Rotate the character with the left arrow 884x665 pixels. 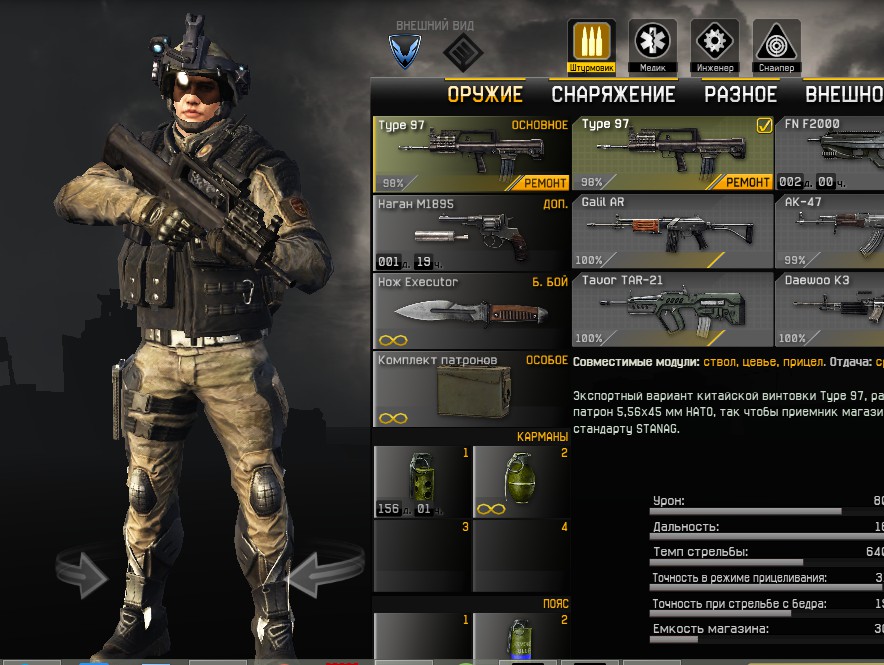point(83,573)
